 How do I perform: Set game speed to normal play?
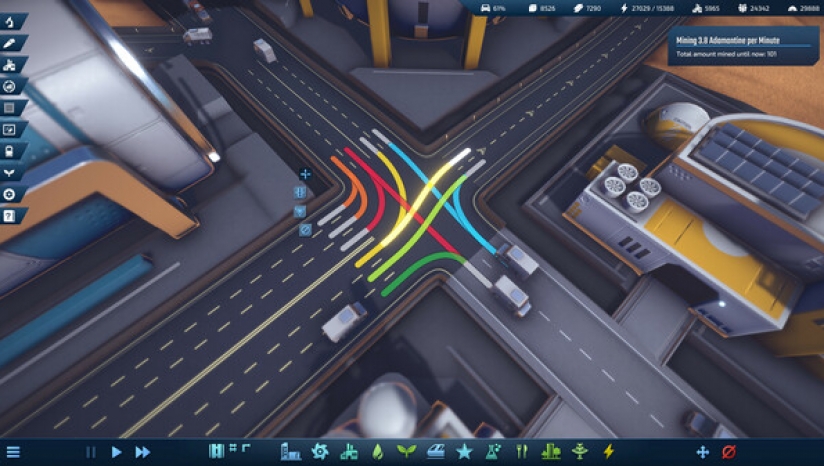tap(116, 452)
